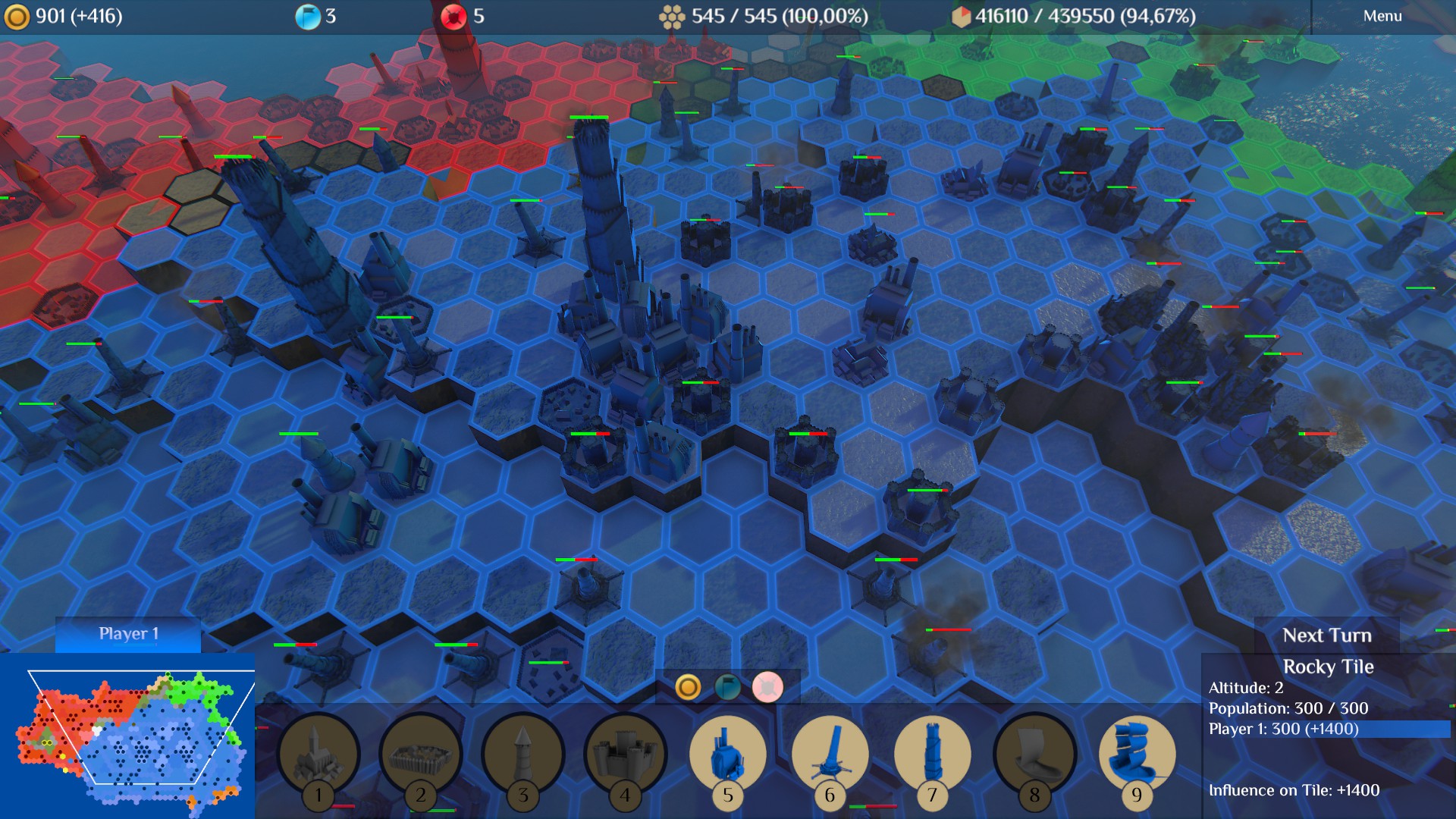1456x819 pixels.
Task: Pick the tall blue tower in slot 7
Action: [932, 755]
